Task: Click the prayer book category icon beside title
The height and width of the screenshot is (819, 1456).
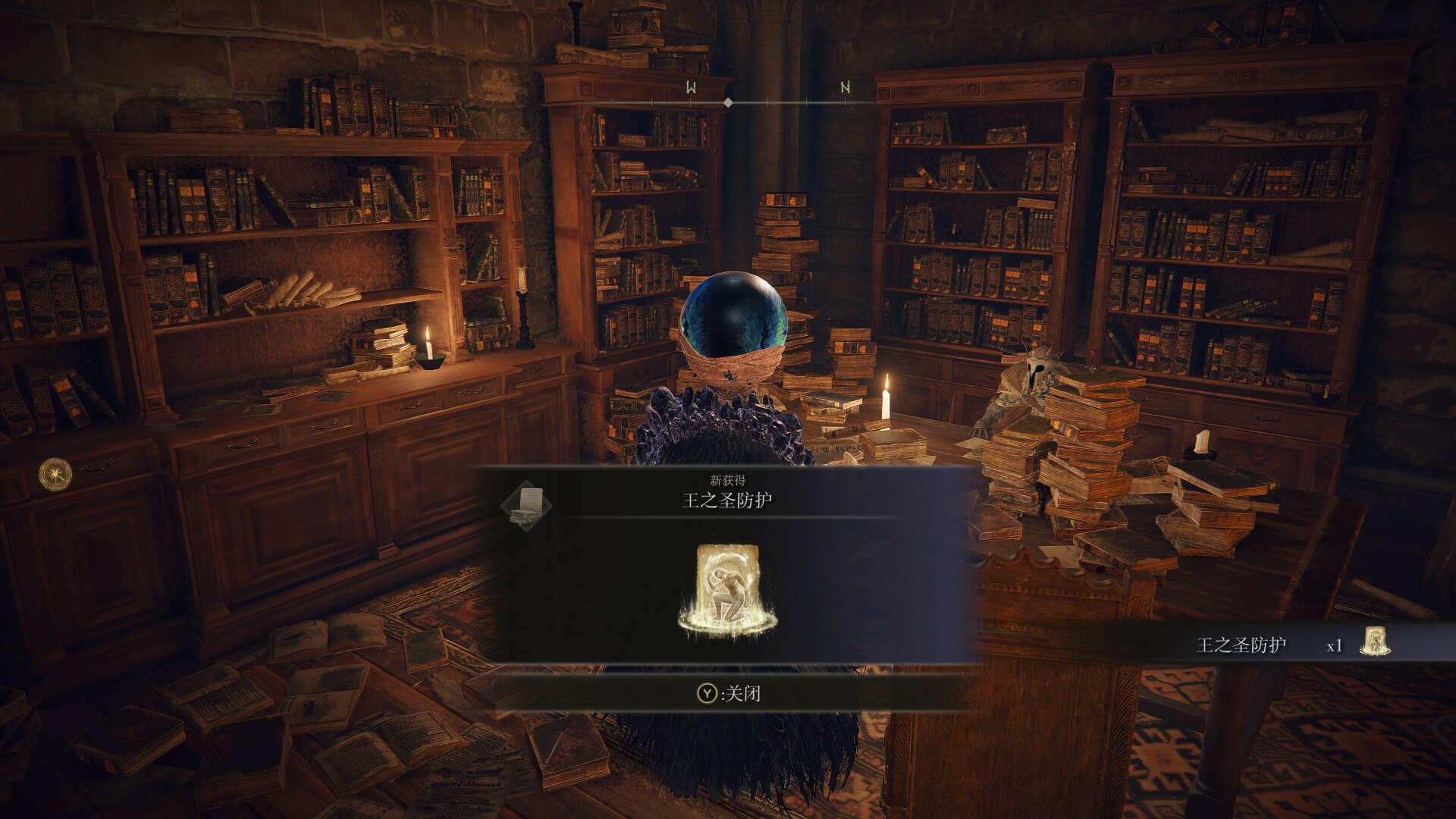Action: click(x=526, y=505)
